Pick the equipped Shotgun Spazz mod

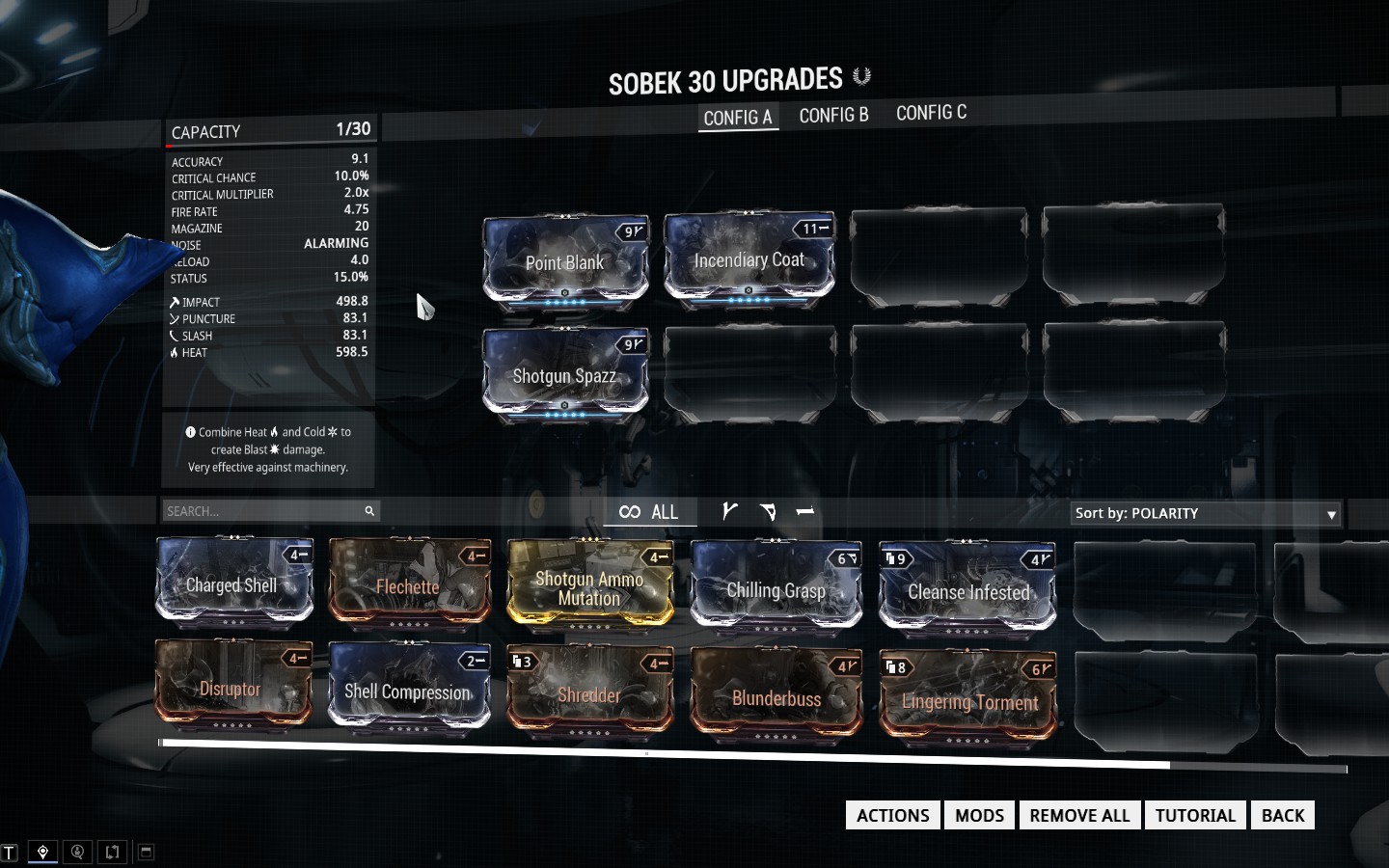click(565, 375)
